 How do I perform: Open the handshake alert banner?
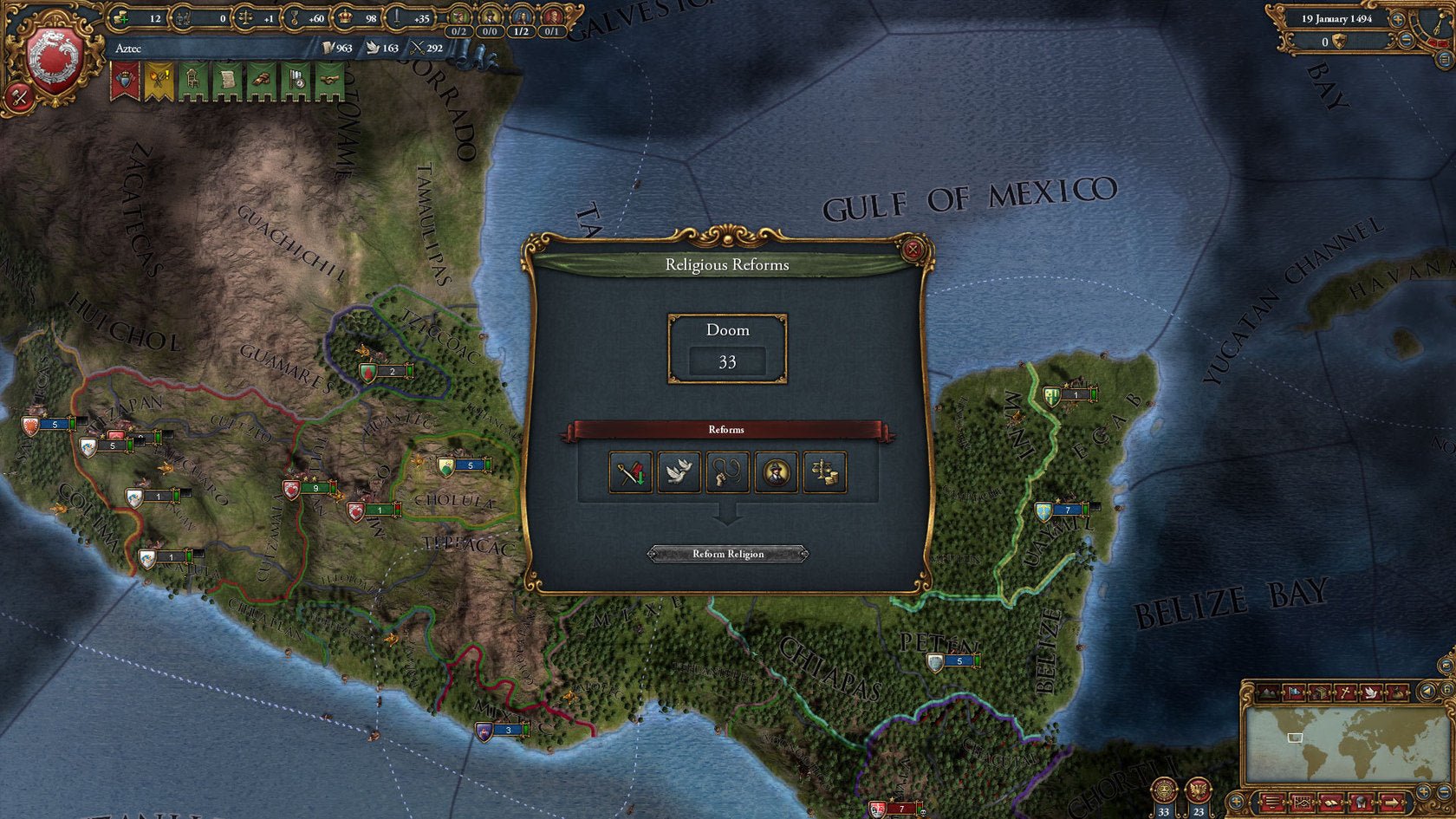click(x=329, y=81)
